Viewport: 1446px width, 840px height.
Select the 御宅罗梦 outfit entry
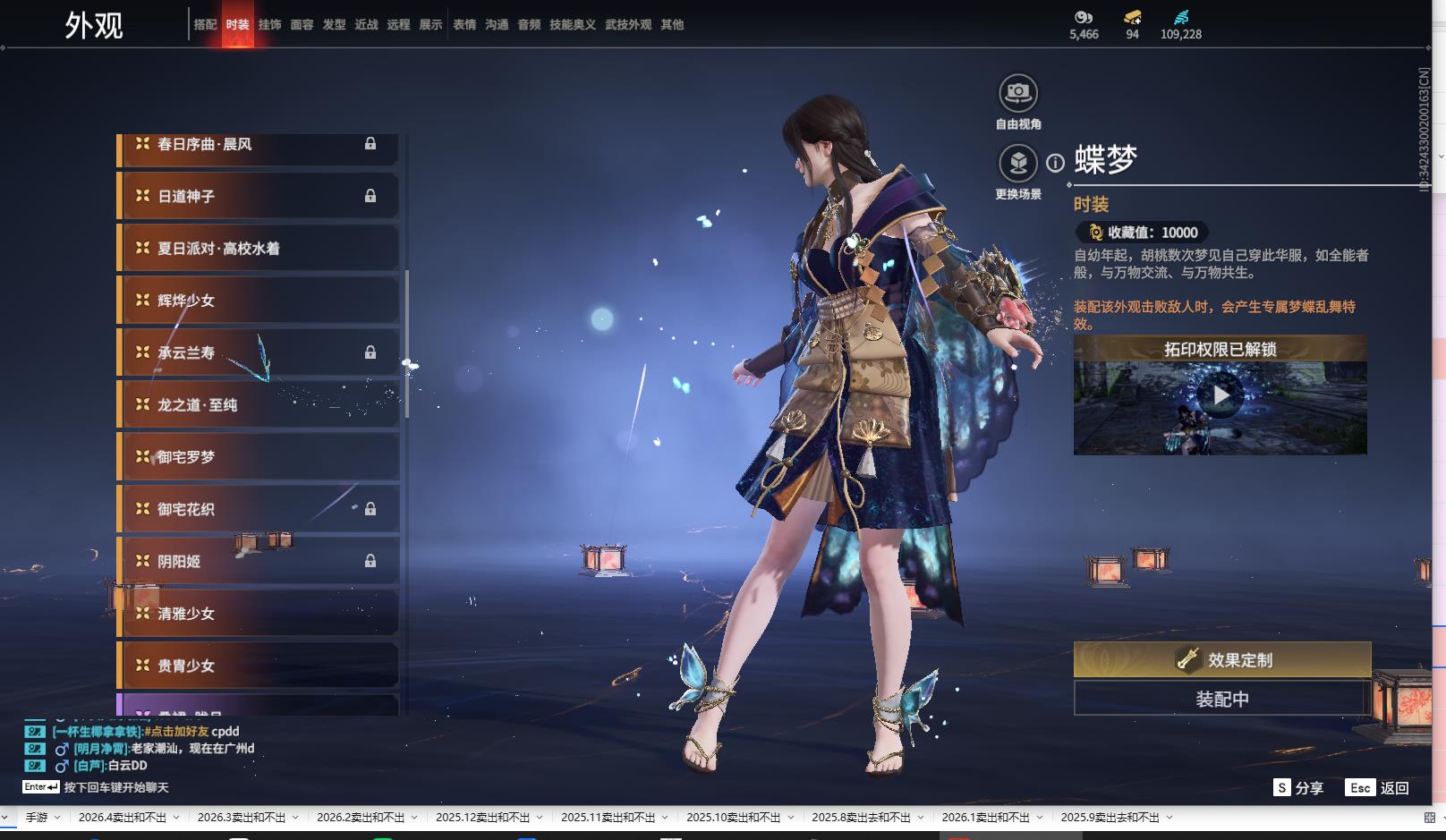[258, 457]
